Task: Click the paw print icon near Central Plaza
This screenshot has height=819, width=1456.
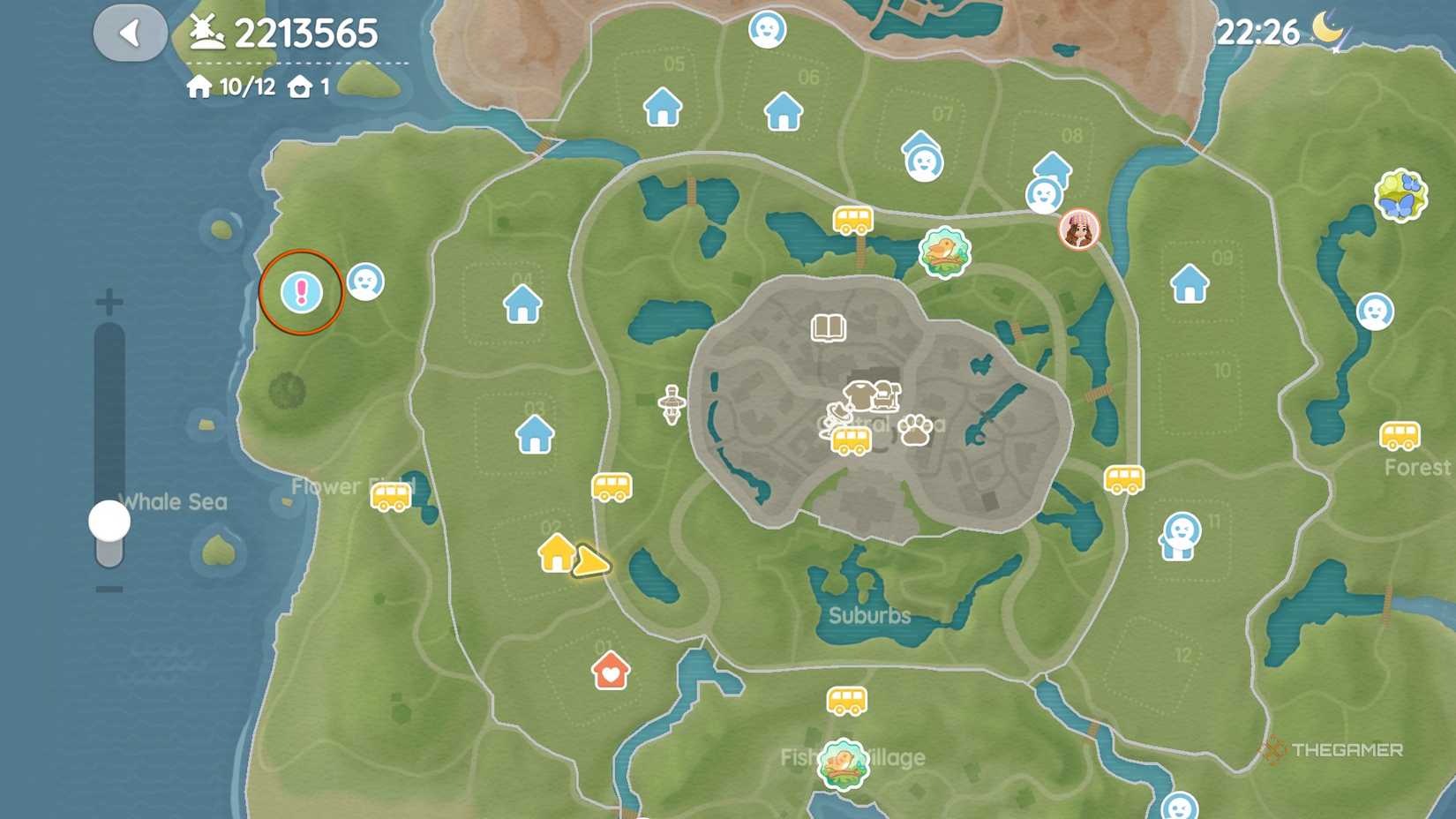Action: click(x=917, y=430)
